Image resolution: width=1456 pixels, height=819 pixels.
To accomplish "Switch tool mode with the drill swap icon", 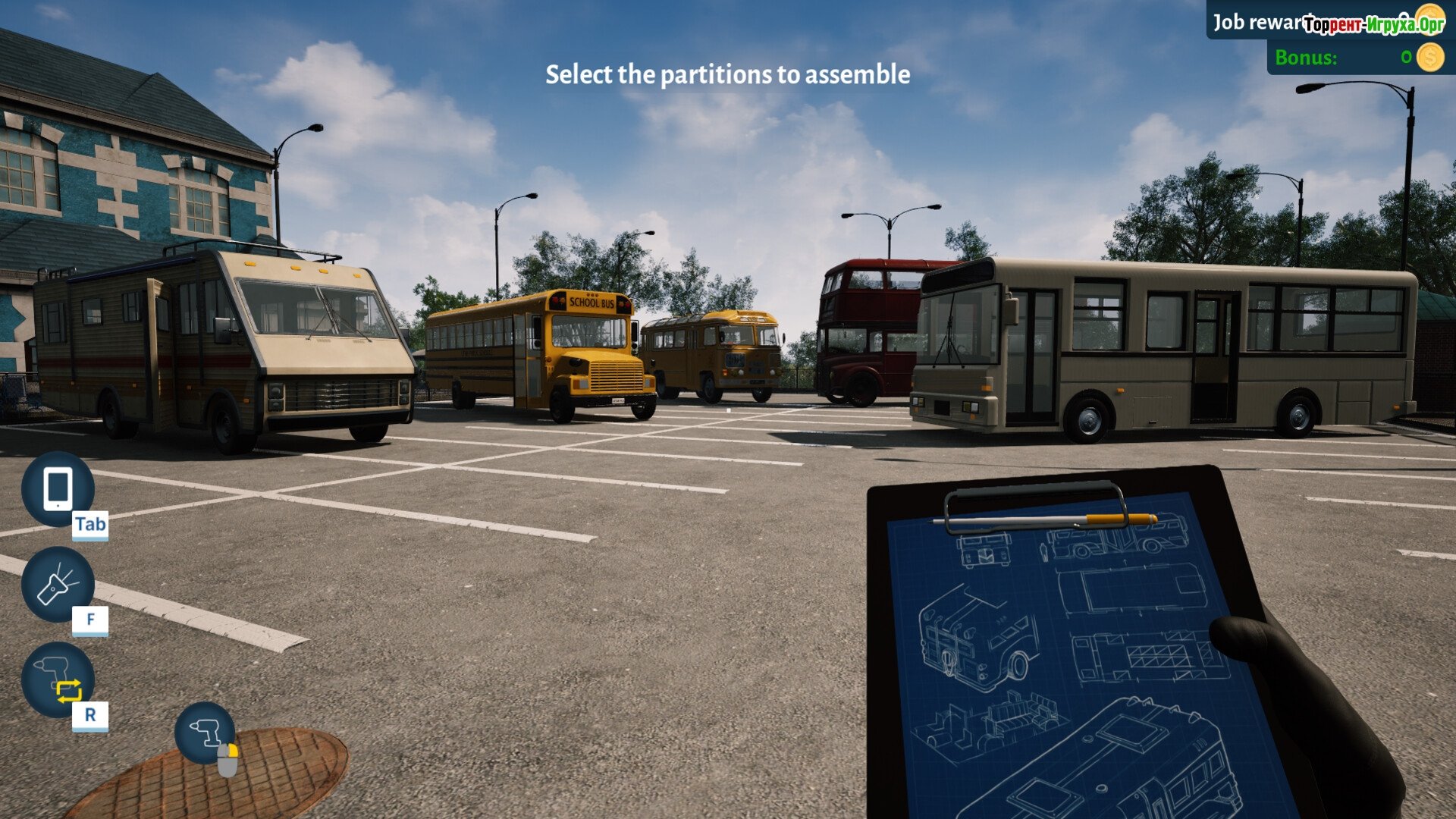I will [58, 679].
